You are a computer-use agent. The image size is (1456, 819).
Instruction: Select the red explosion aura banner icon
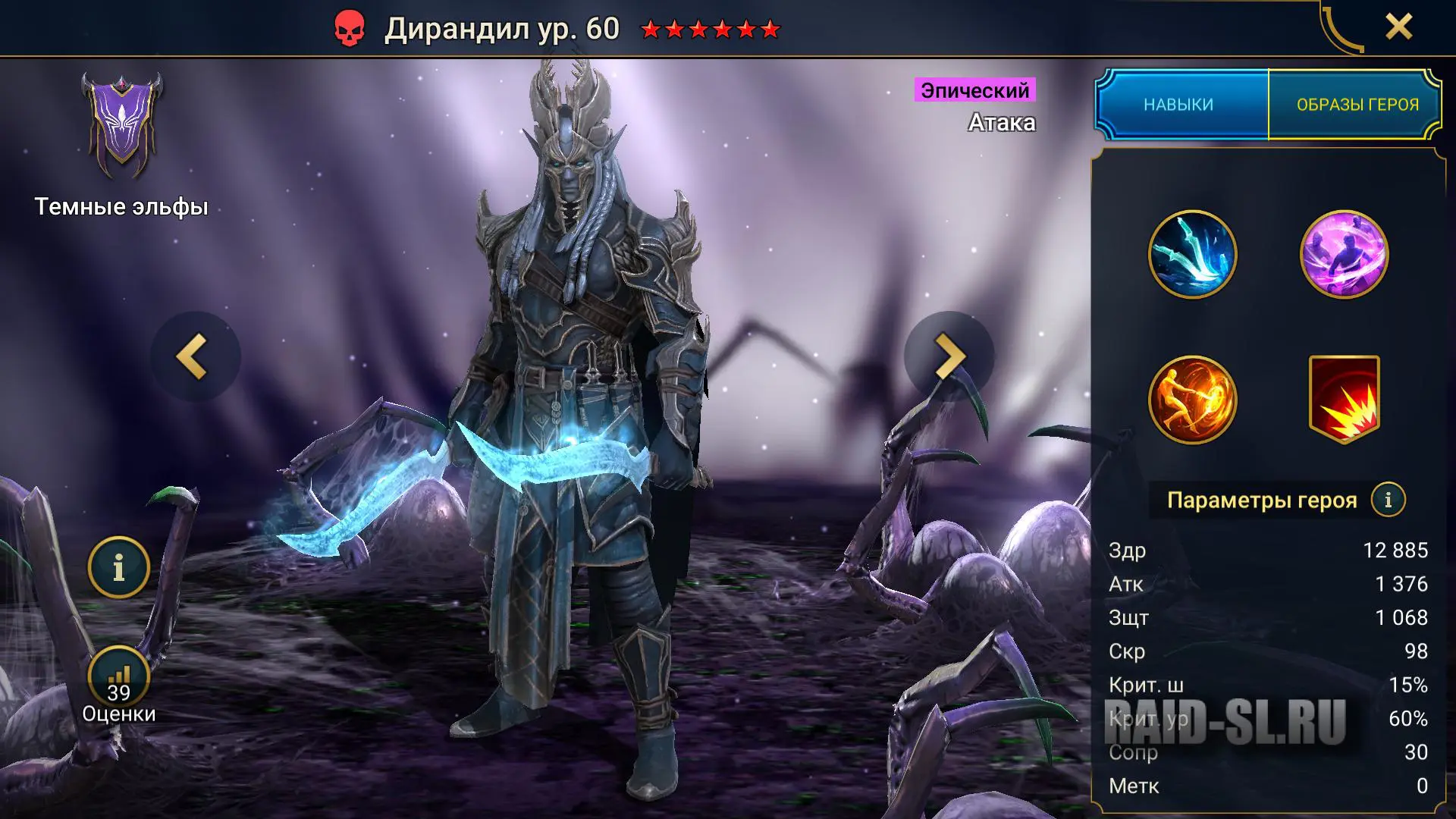tap(1344, 400)
